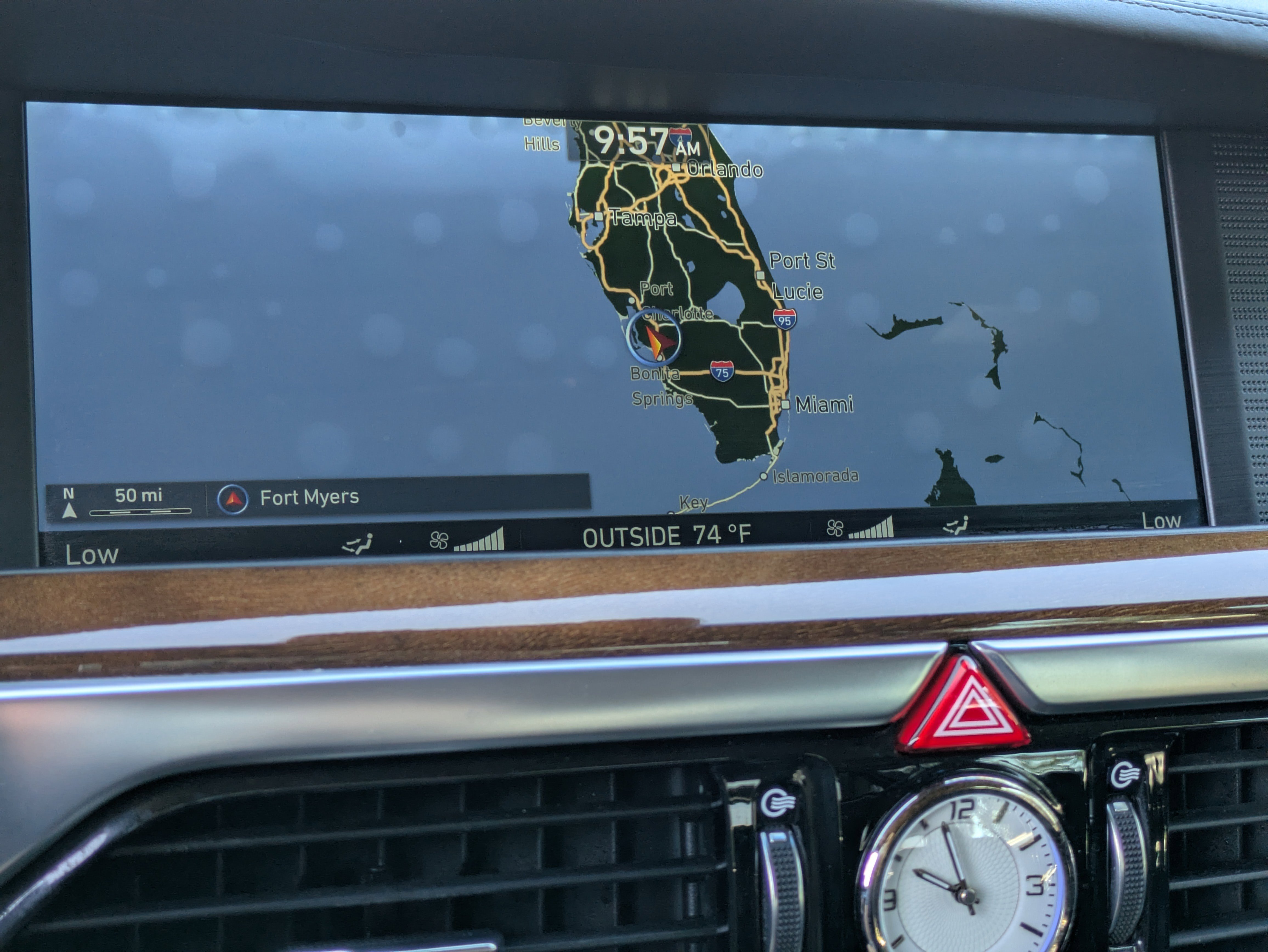This screenshot has width=1268, height=952.
Task: Choose the Tampa city marker
Action: (598, 216)
